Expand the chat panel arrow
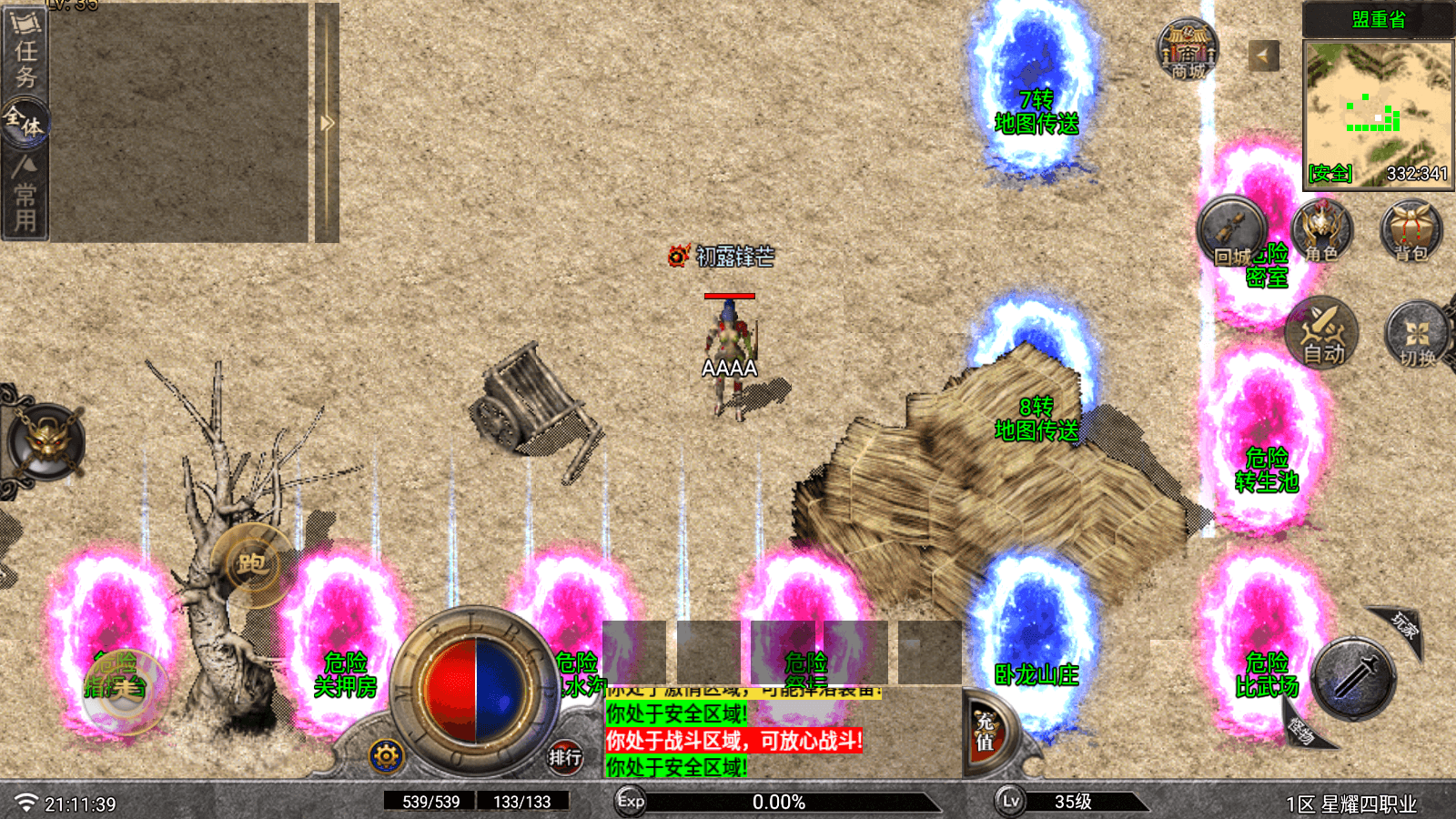Image resolution: width=1456 pixels, height=819 pixels. tap(327, 123)
